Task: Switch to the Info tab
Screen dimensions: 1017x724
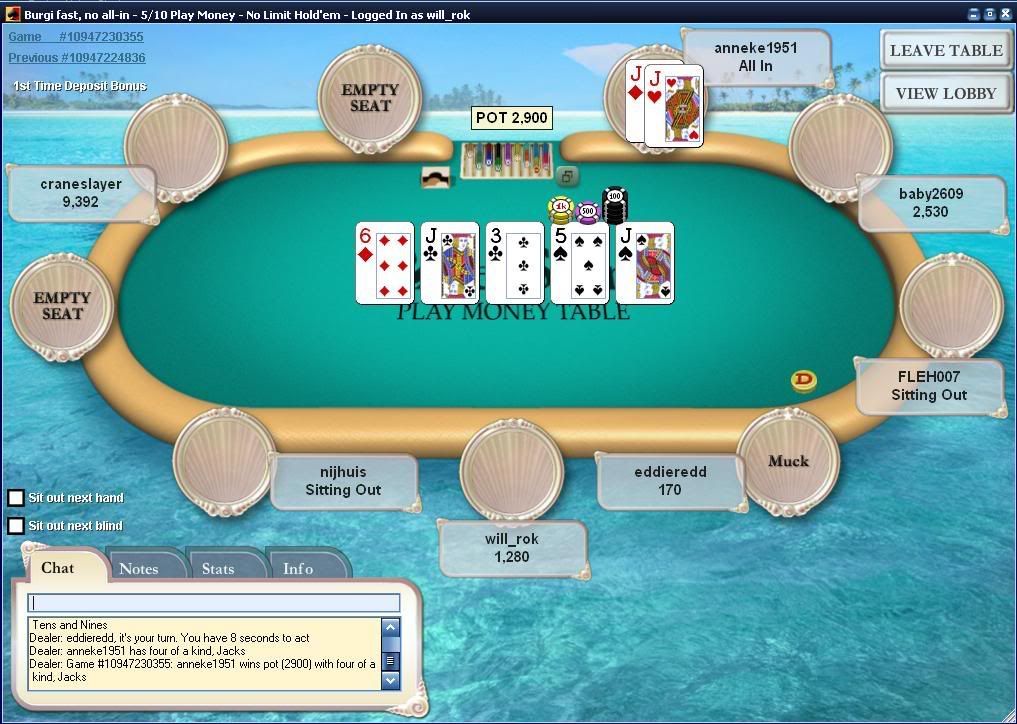Action: (x=298, y=568)
